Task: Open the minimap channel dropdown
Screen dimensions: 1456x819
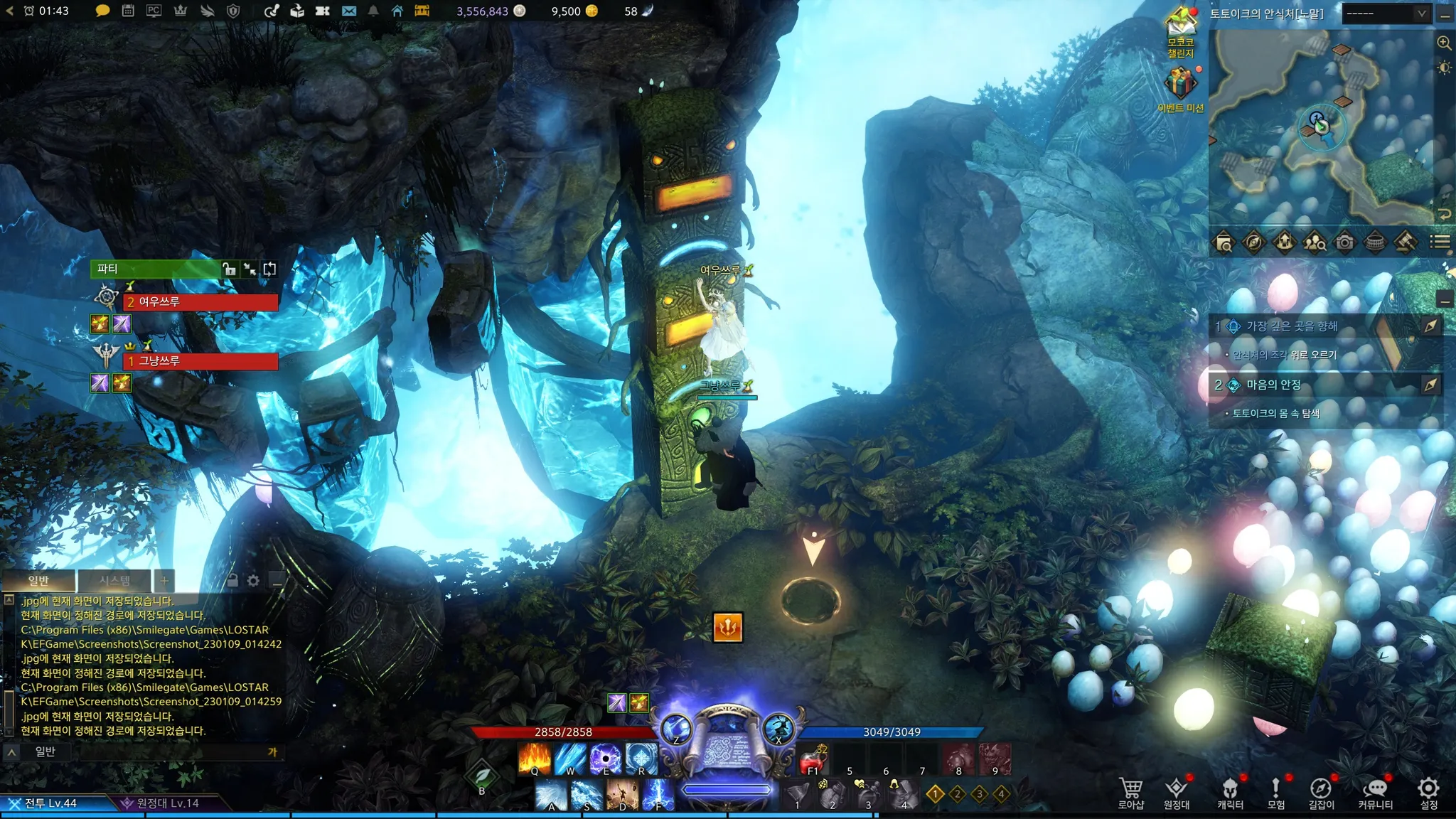Action: click(1386, 14)
